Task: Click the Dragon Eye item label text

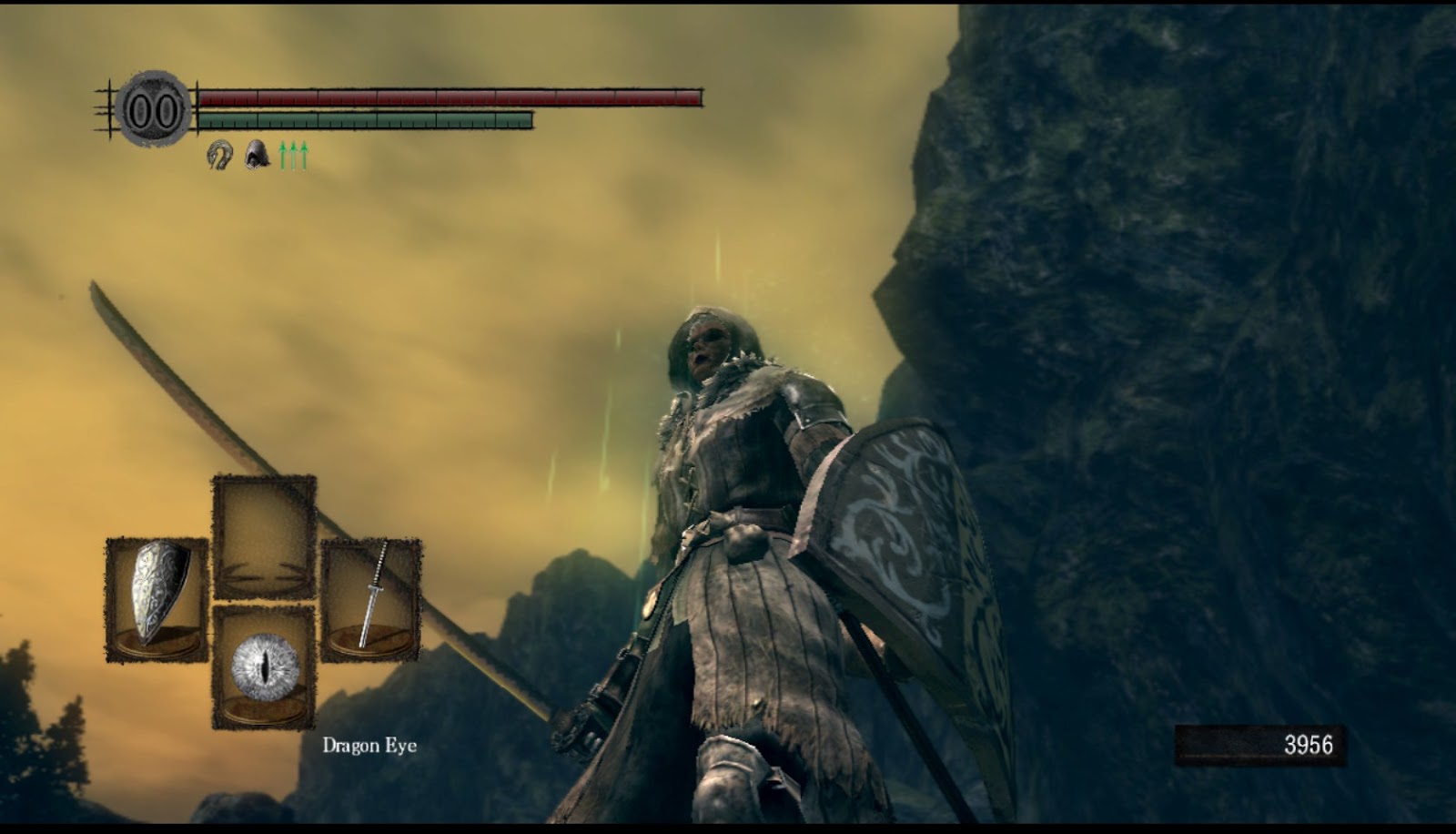Action: (x=368, y=746)
